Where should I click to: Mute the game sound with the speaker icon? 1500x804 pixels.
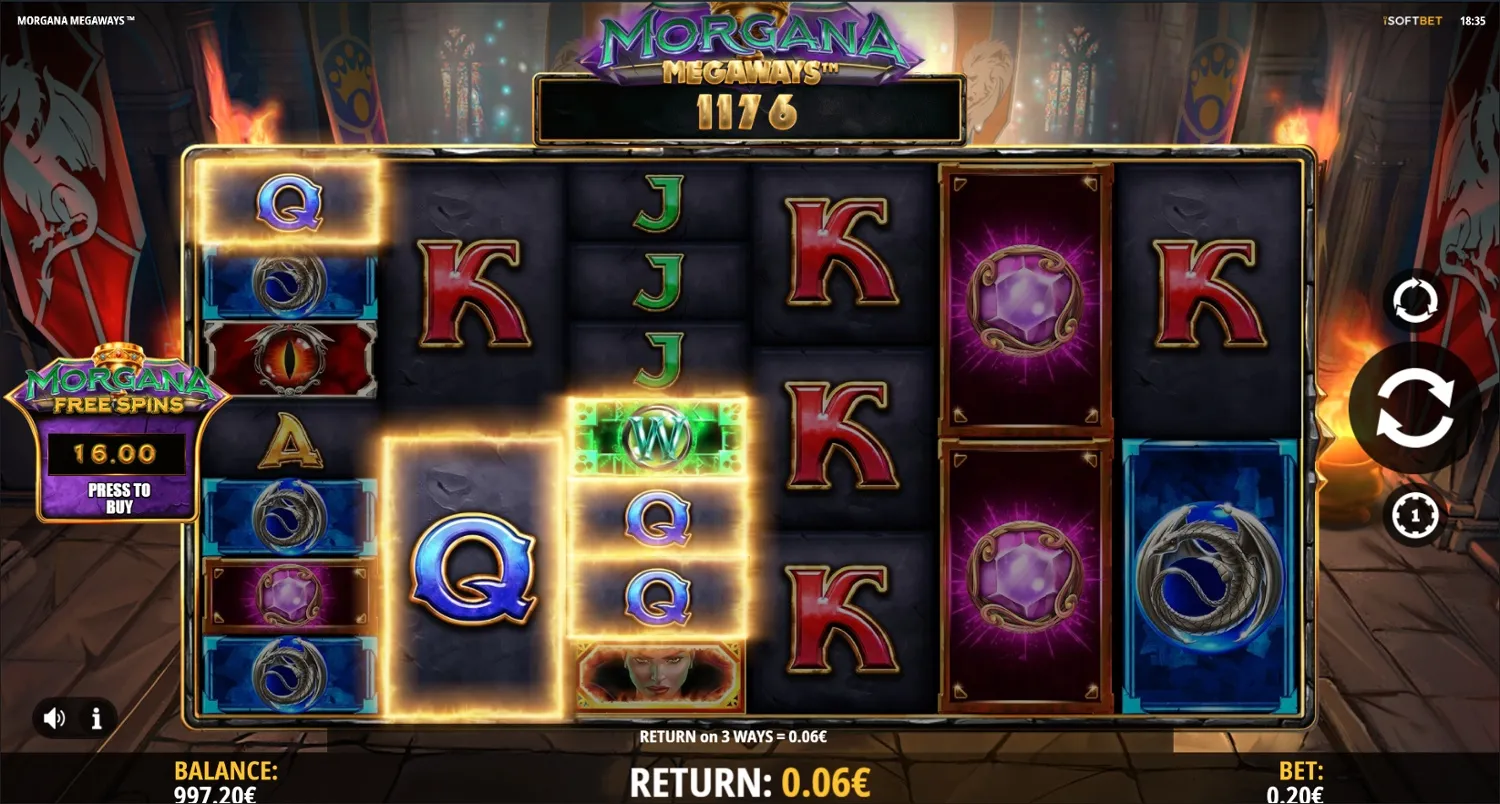click(55, 717)
